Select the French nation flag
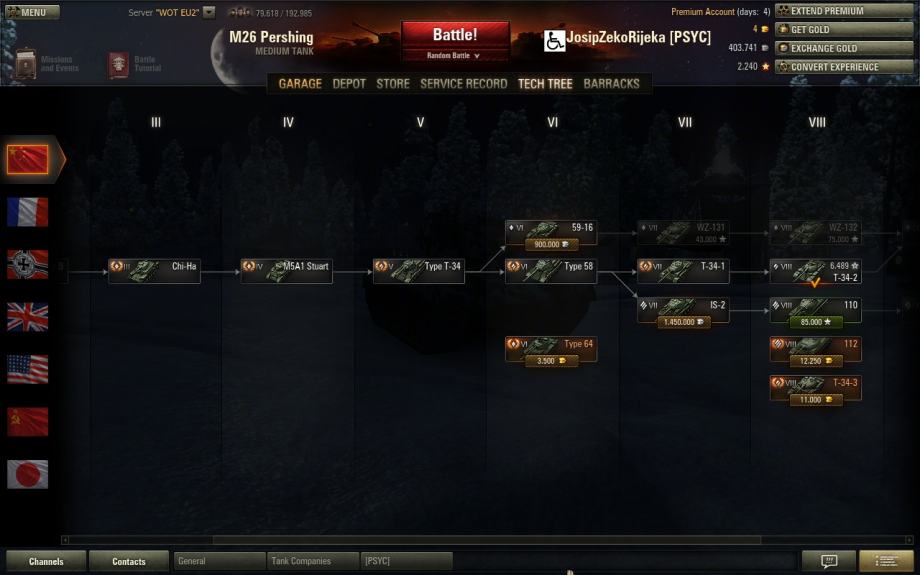The height and width of the screenshot is (575, 920). 27,212
